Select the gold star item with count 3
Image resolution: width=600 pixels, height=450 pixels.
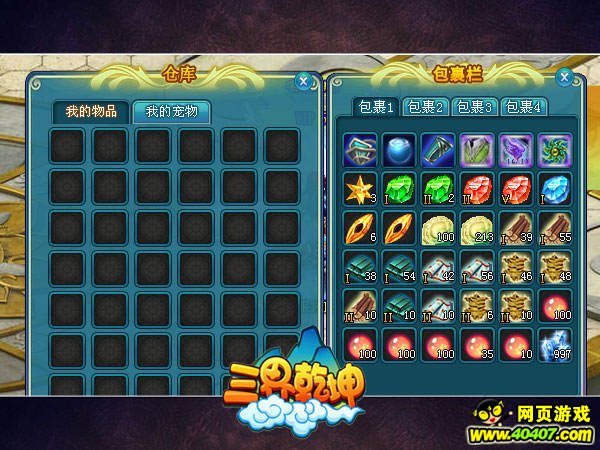[x=358, y=188]
